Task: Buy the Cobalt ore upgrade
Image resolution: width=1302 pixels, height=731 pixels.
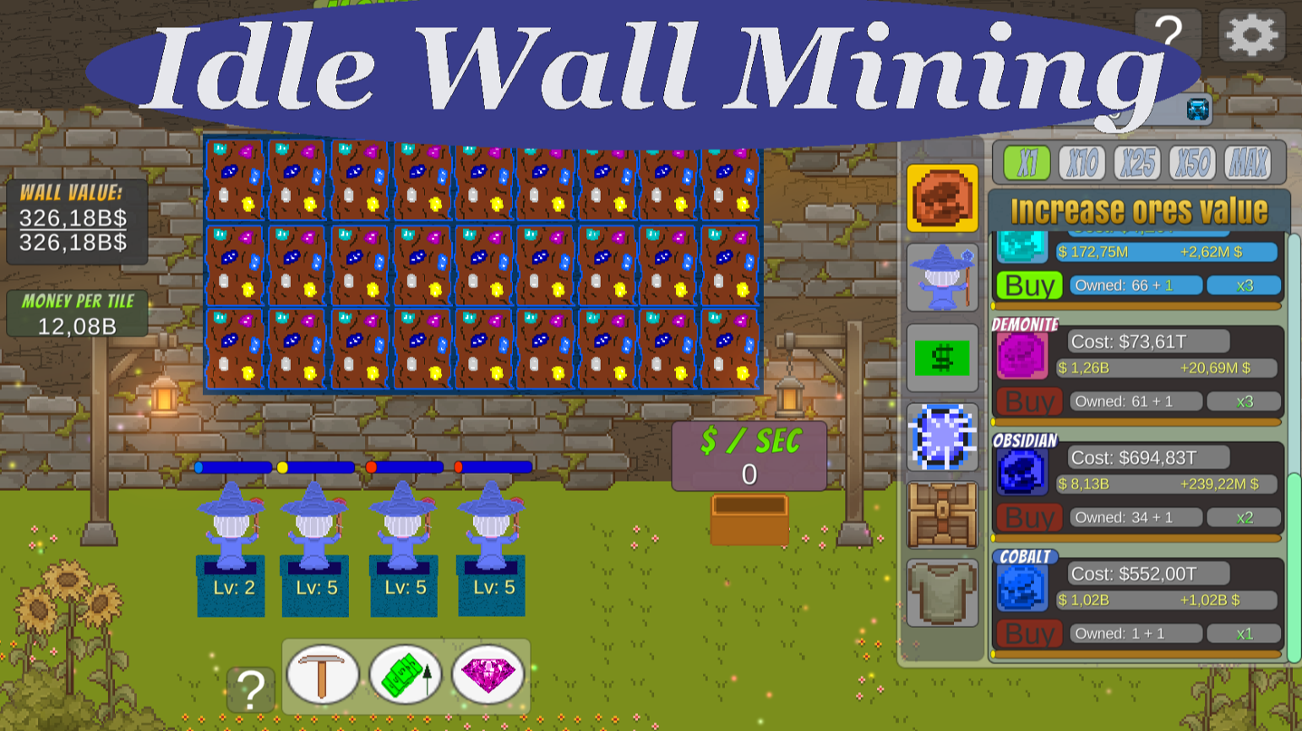Action: point(1029,632)
